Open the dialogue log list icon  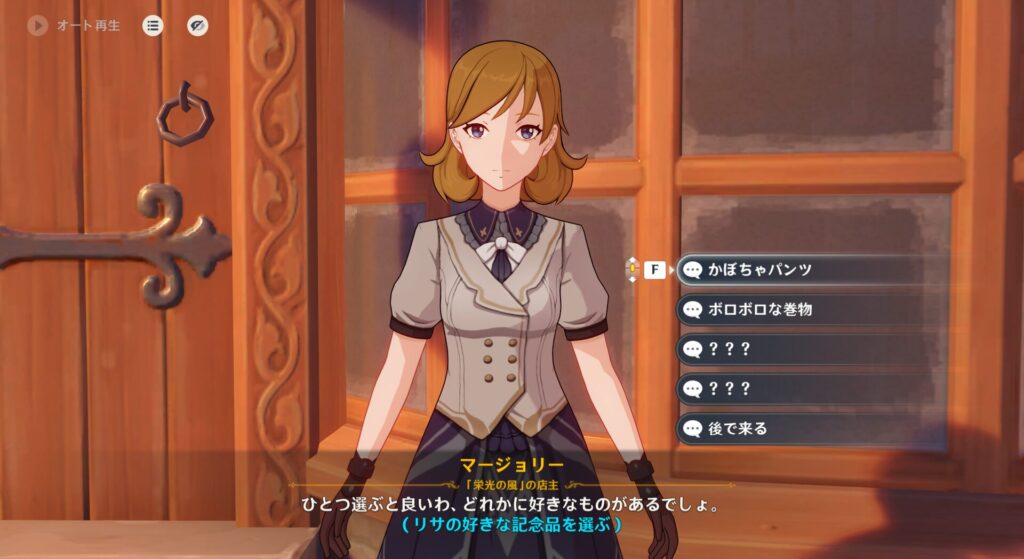point(152,26)
